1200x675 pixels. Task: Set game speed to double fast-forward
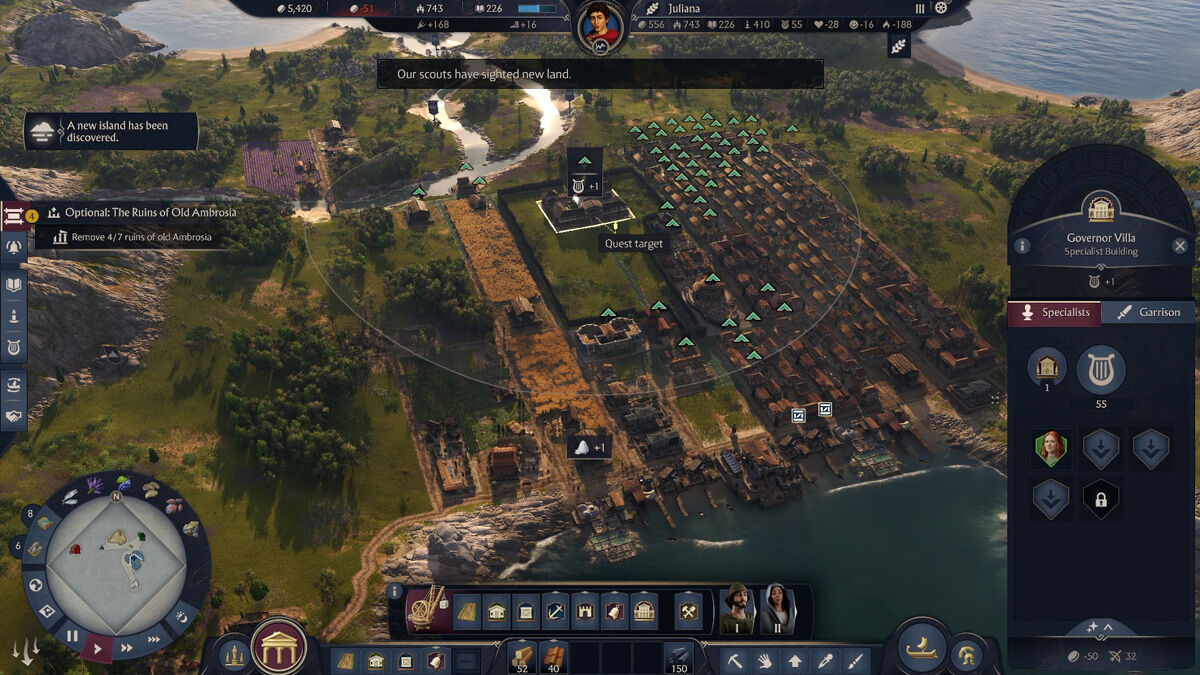pyautogui.click(x=127, y=647)
